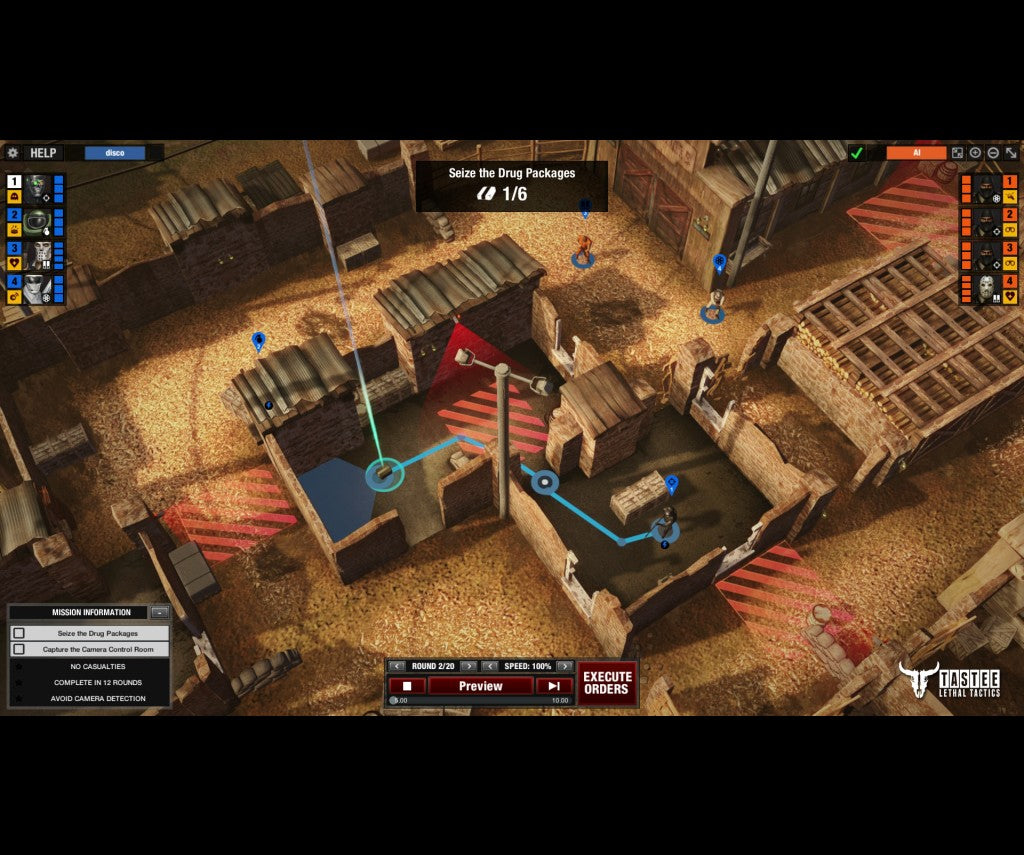1024x855 pixels.
Task: Go to the previous round
Action: point(397,666)
